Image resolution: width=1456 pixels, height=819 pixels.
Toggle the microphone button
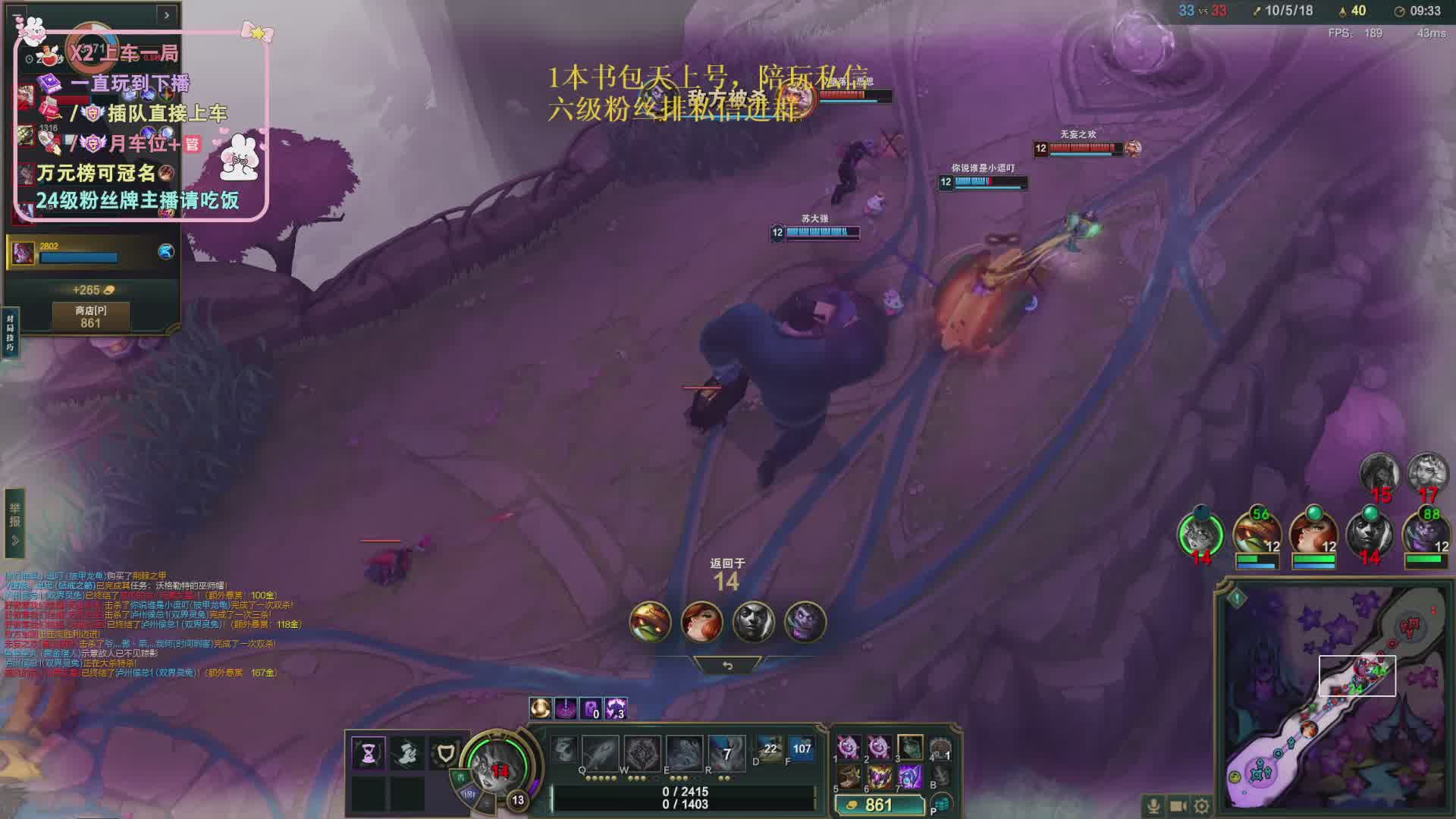pos(1153,806)
